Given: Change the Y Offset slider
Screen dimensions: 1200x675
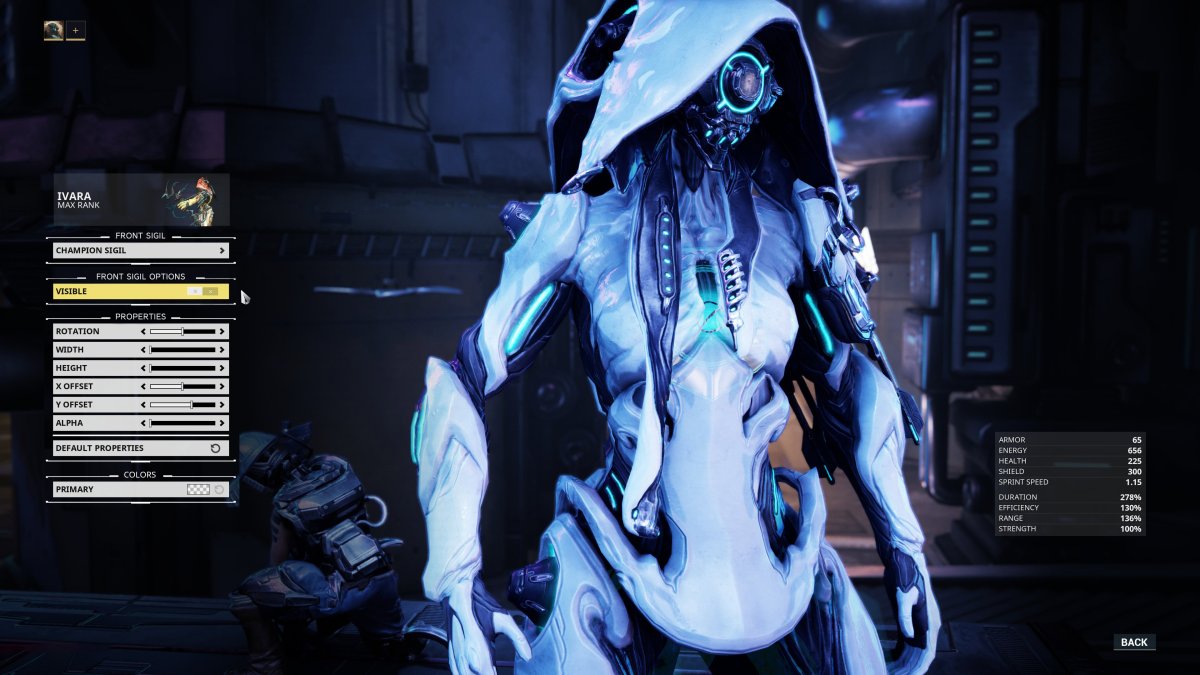Looking at the screenshot, I should [x=182, y=405].
